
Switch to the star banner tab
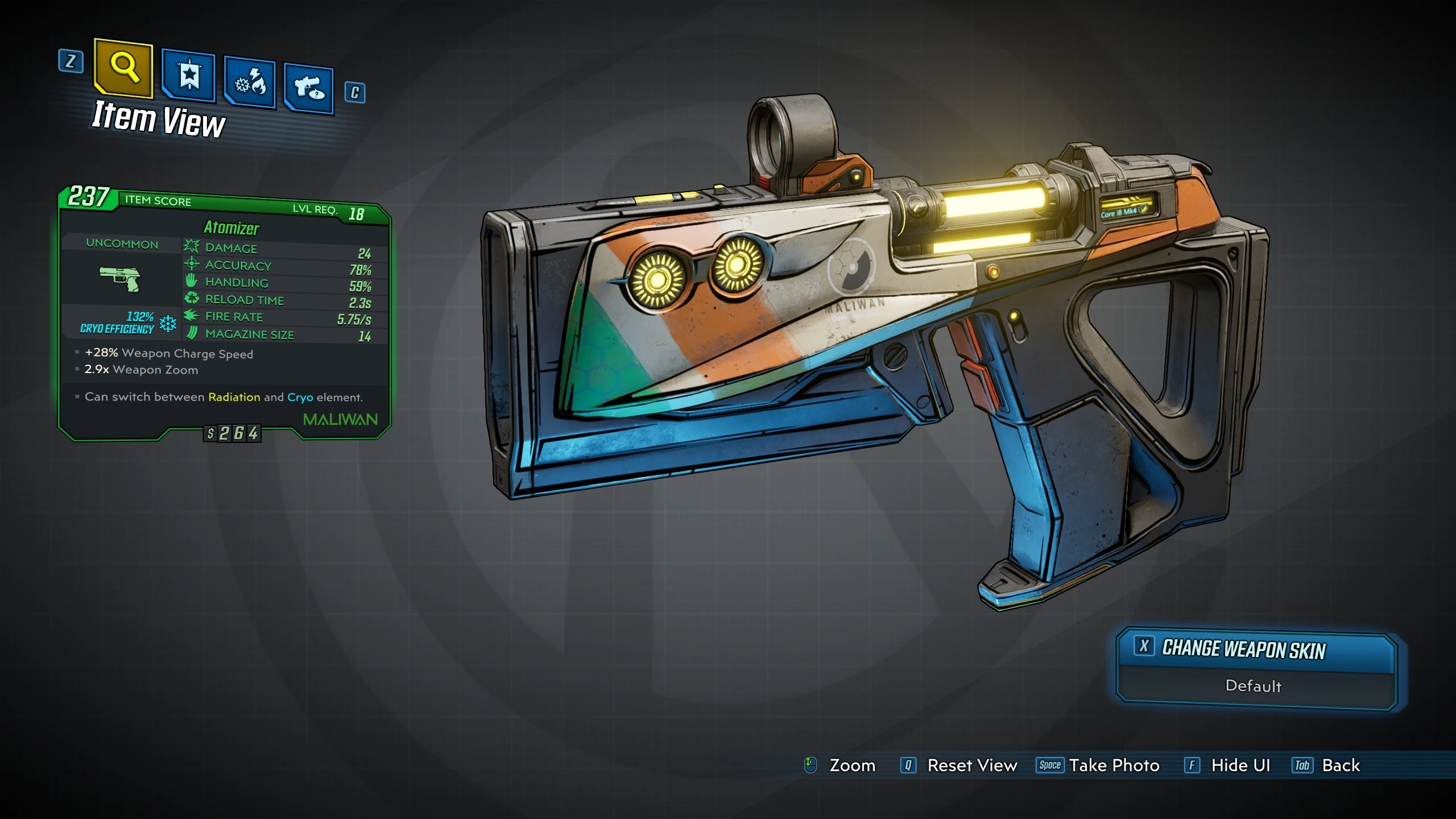189,76
